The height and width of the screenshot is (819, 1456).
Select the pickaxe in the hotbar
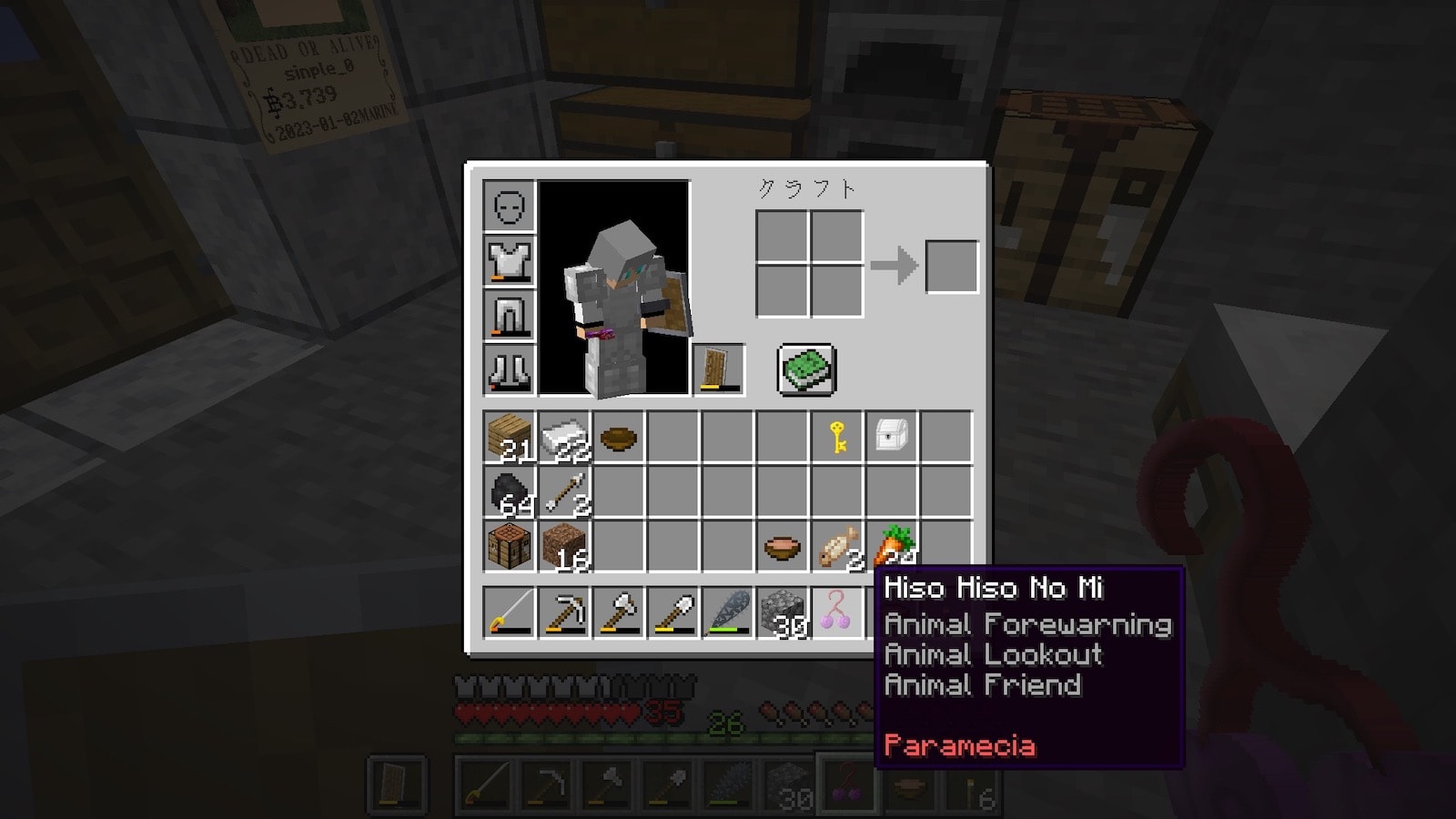pyautogui.click(x=564, y=612)
